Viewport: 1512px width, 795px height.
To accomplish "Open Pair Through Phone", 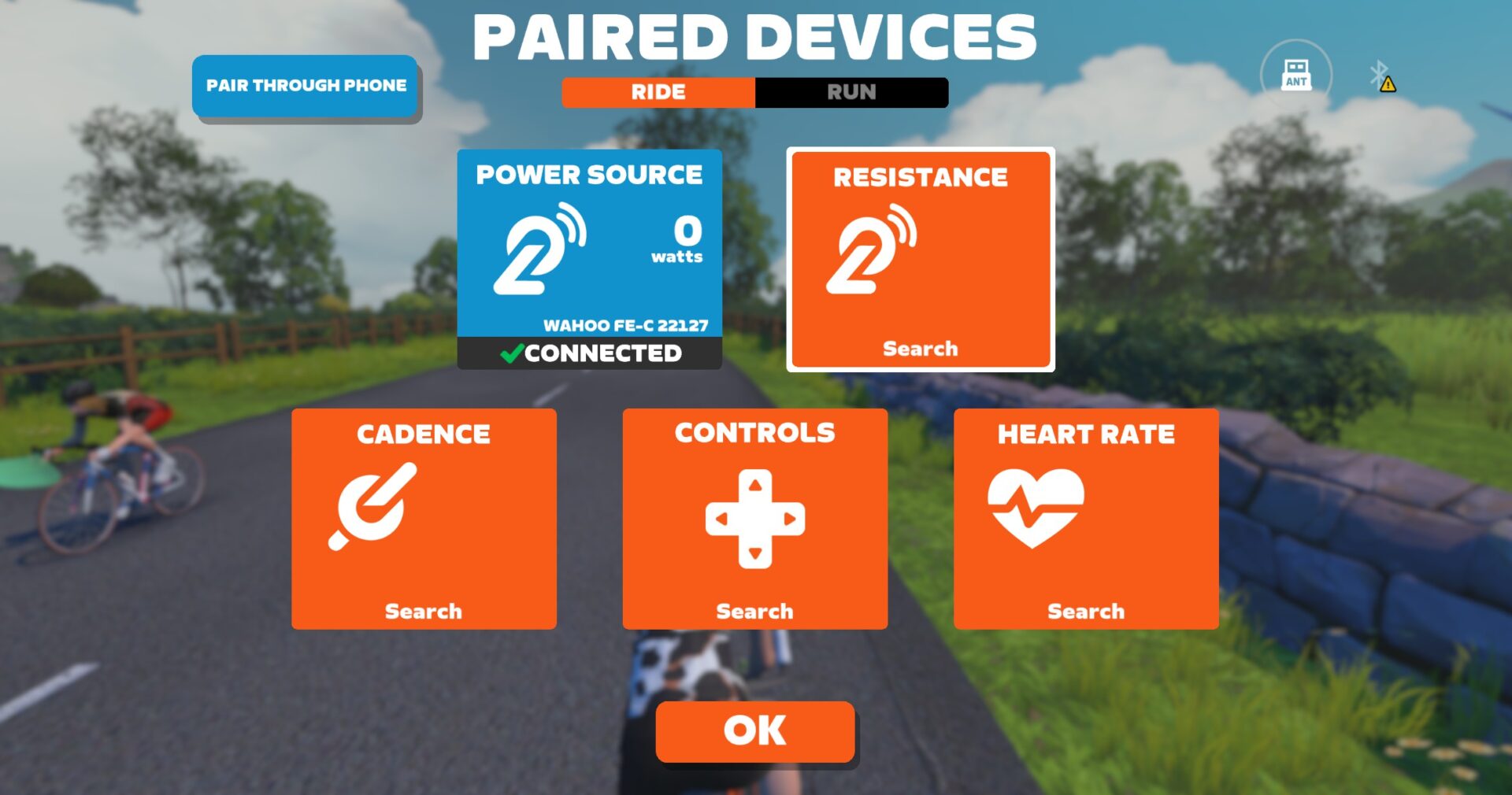I will [306, 86].
